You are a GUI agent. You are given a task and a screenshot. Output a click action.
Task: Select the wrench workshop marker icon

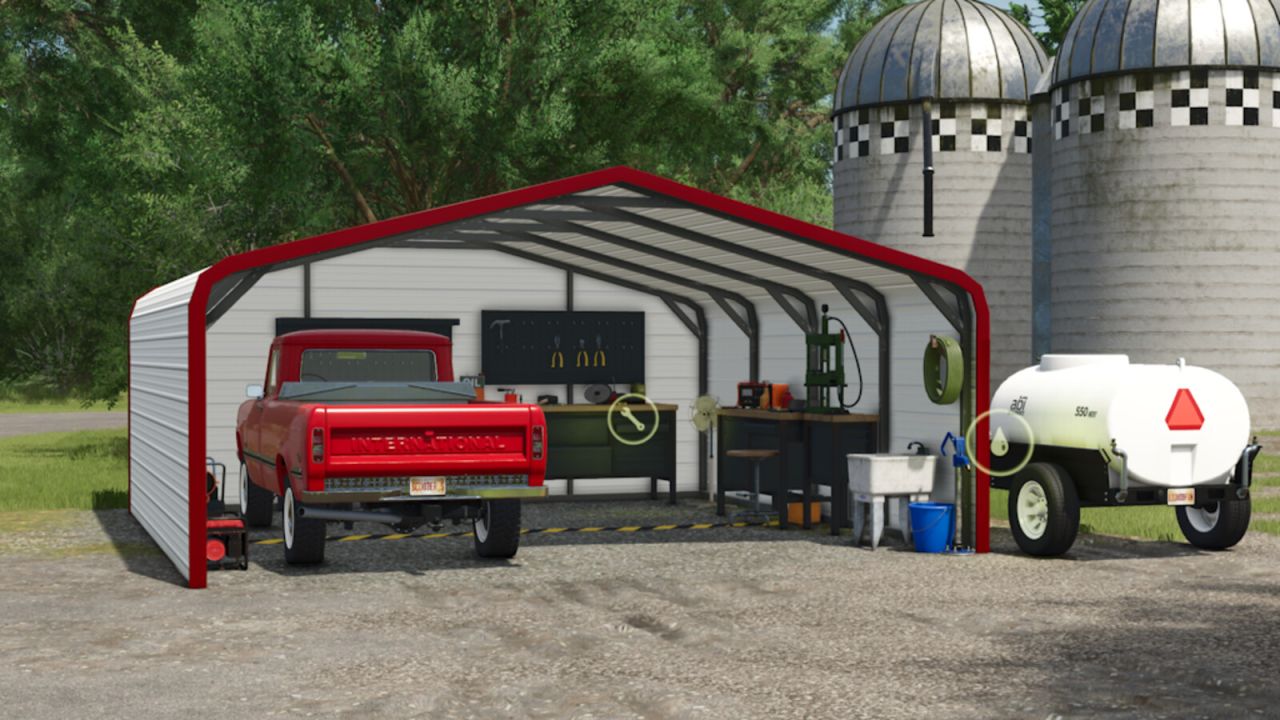tap(633, 419)
